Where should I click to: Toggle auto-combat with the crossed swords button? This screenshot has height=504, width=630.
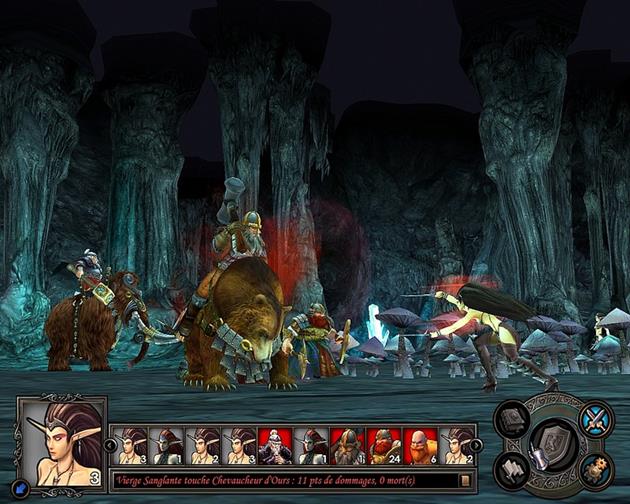pos(596,419)
